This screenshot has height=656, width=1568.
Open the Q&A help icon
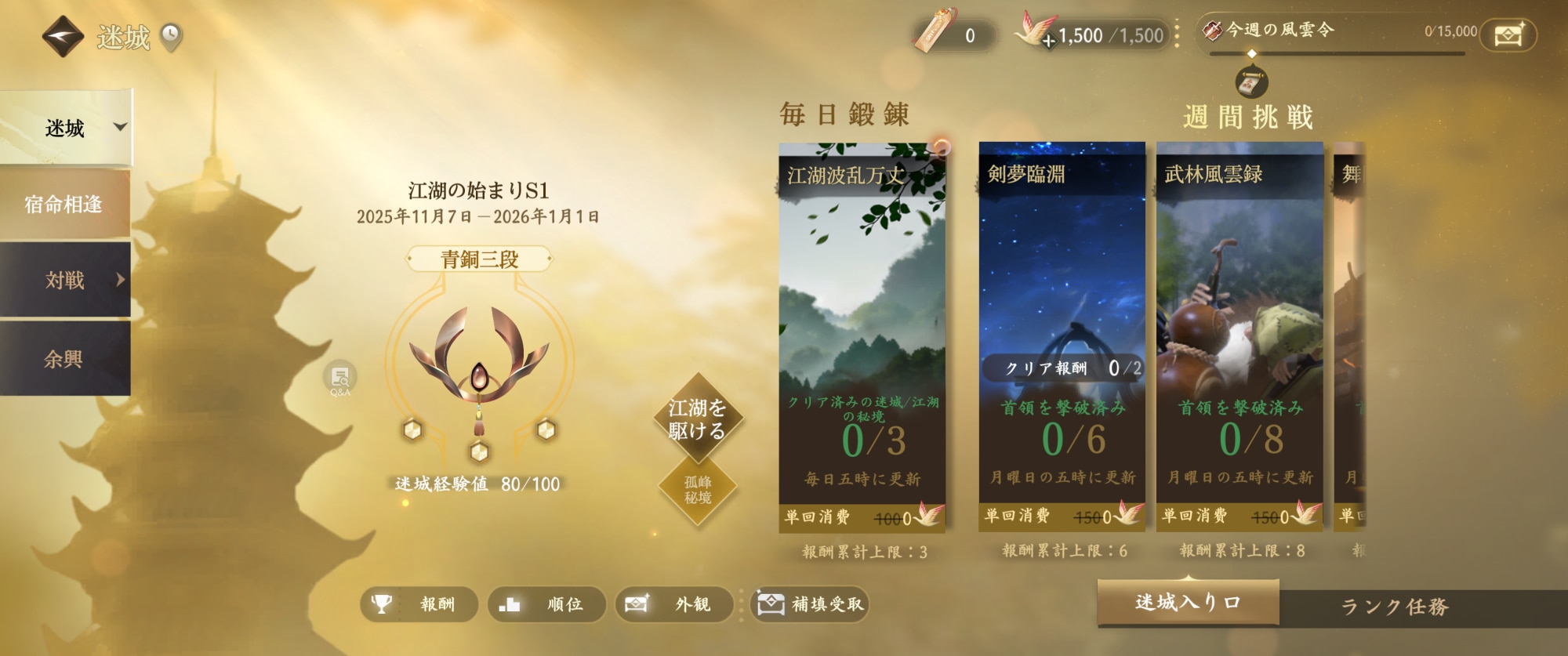coord(339,379)
